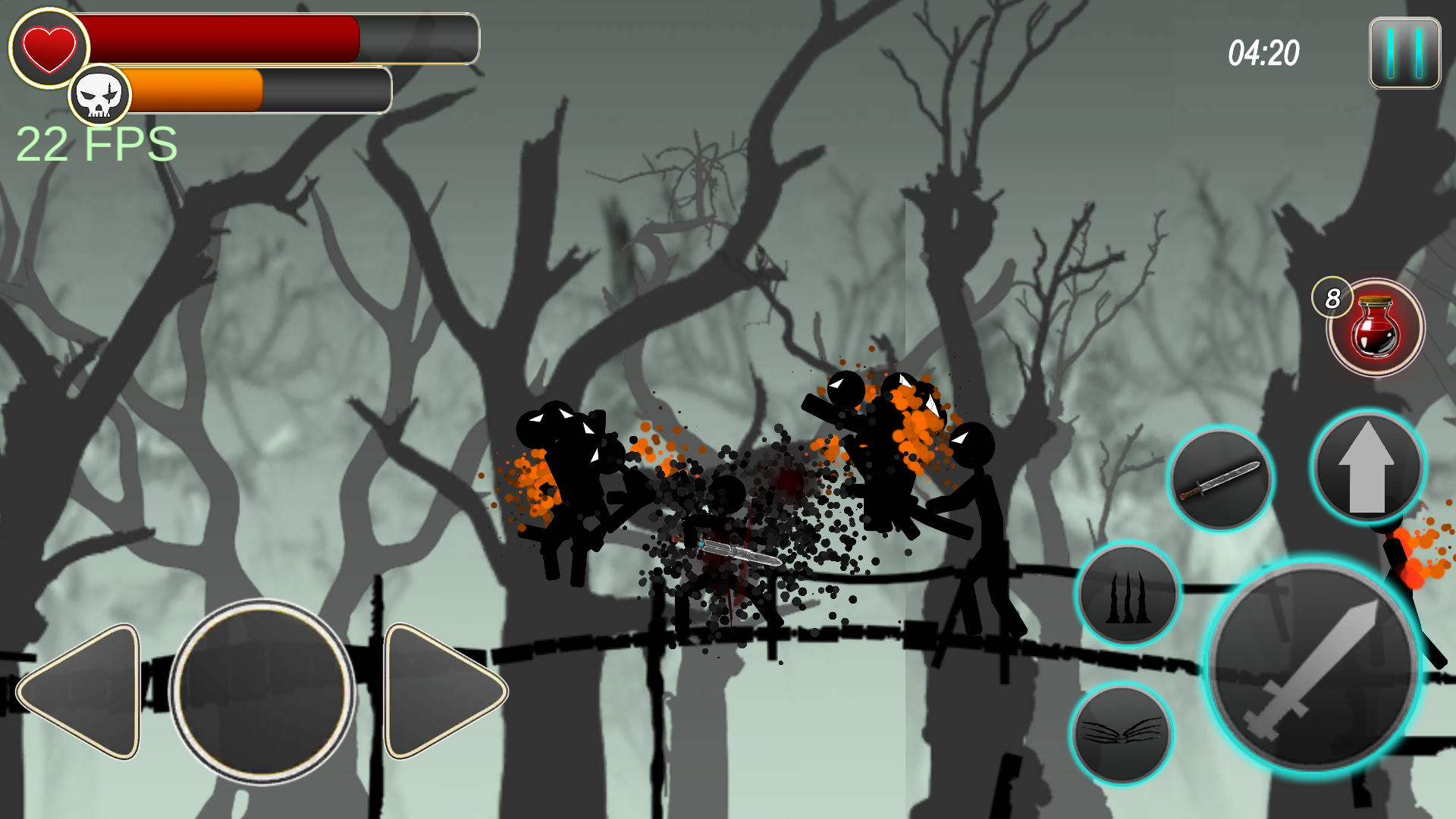Tap the skull icon near rage meter

pyautogui.click(x=101, y=94)
